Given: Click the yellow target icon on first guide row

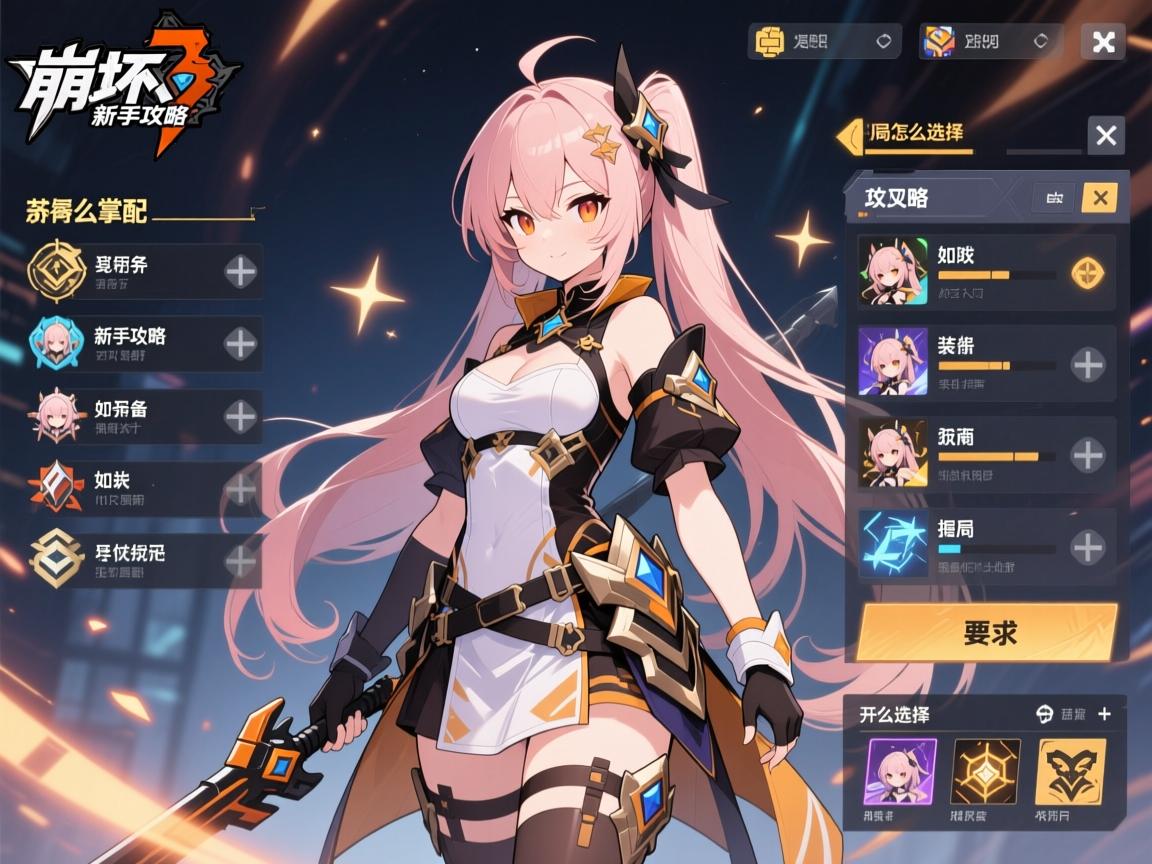Looking at the screenshot, I should click(1087, 273).
